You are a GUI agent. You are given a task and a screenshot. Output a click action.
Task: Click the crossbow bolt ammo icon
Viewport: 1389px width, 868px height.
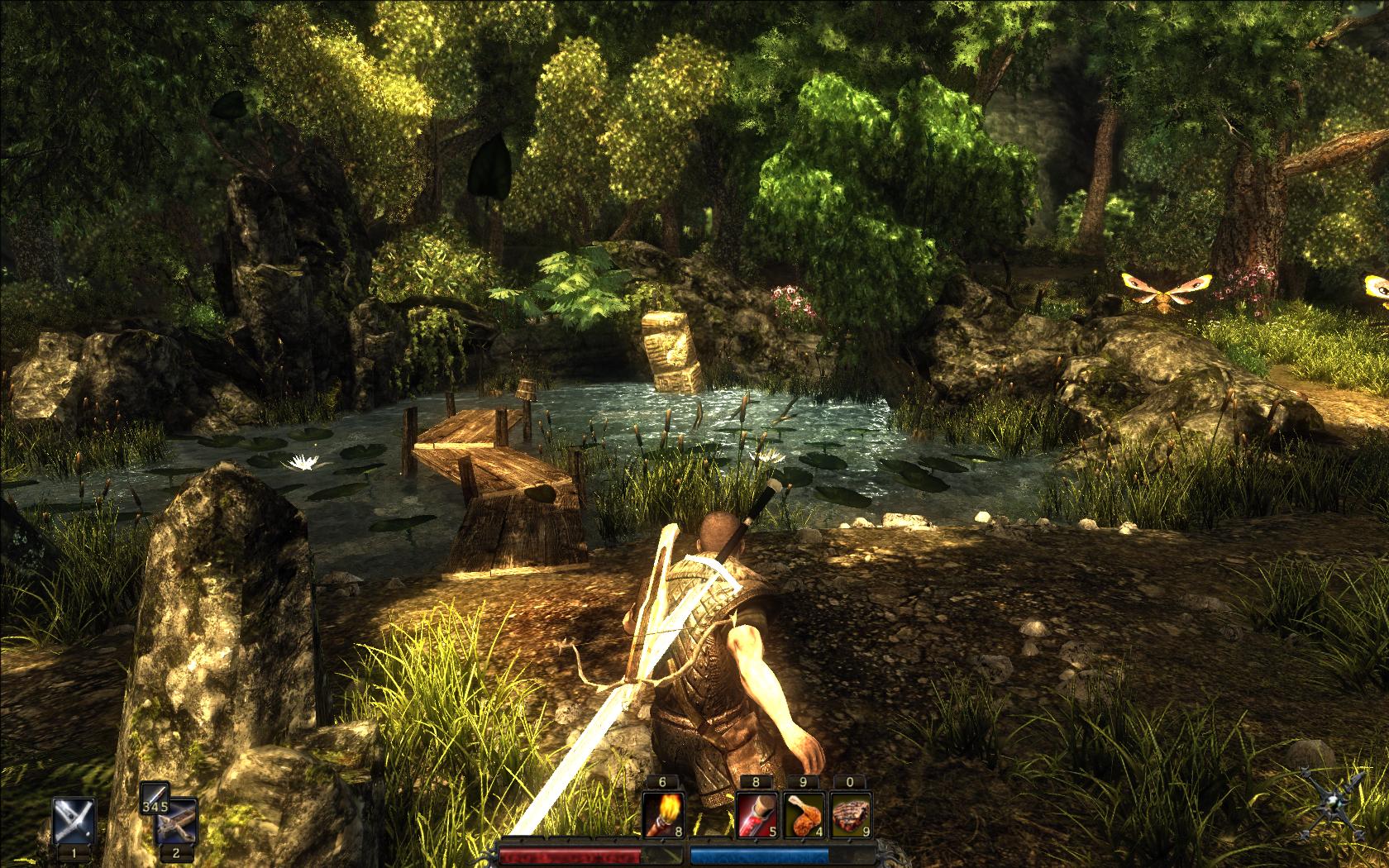[154, 800]
